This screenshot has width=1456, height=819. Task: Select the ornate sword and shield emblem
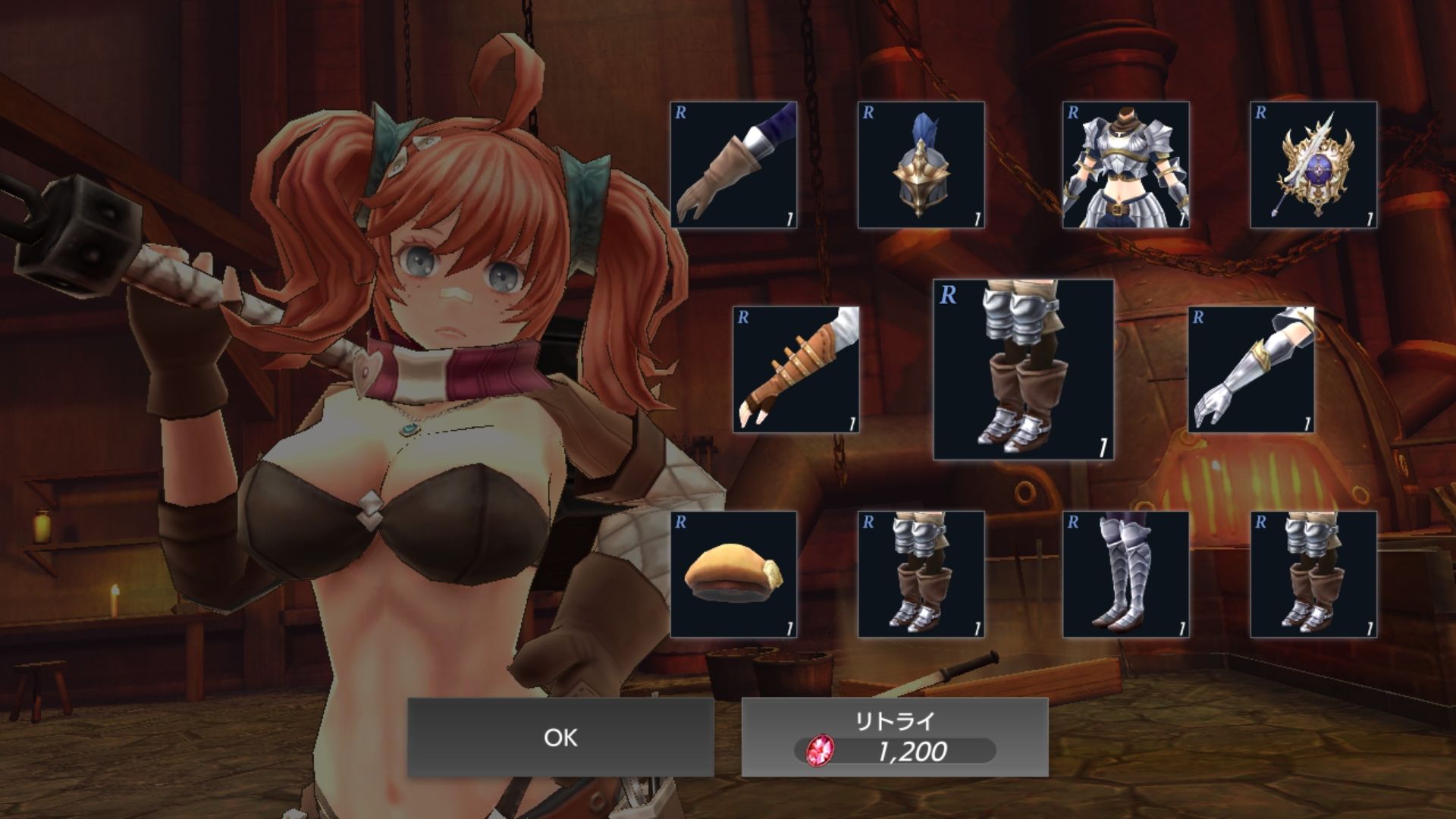click(1313, 165)
